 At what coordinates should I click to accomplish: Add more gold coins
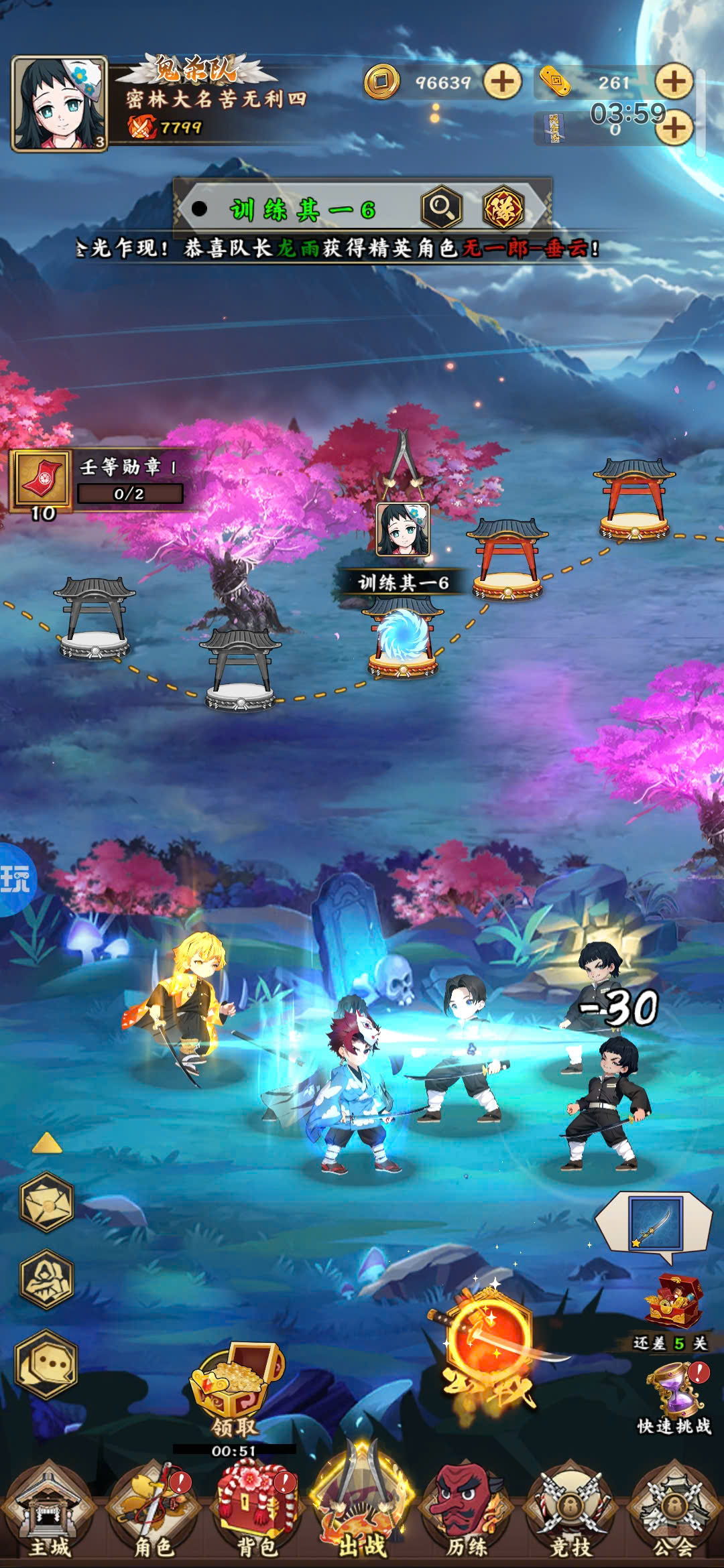coord(502,82)
